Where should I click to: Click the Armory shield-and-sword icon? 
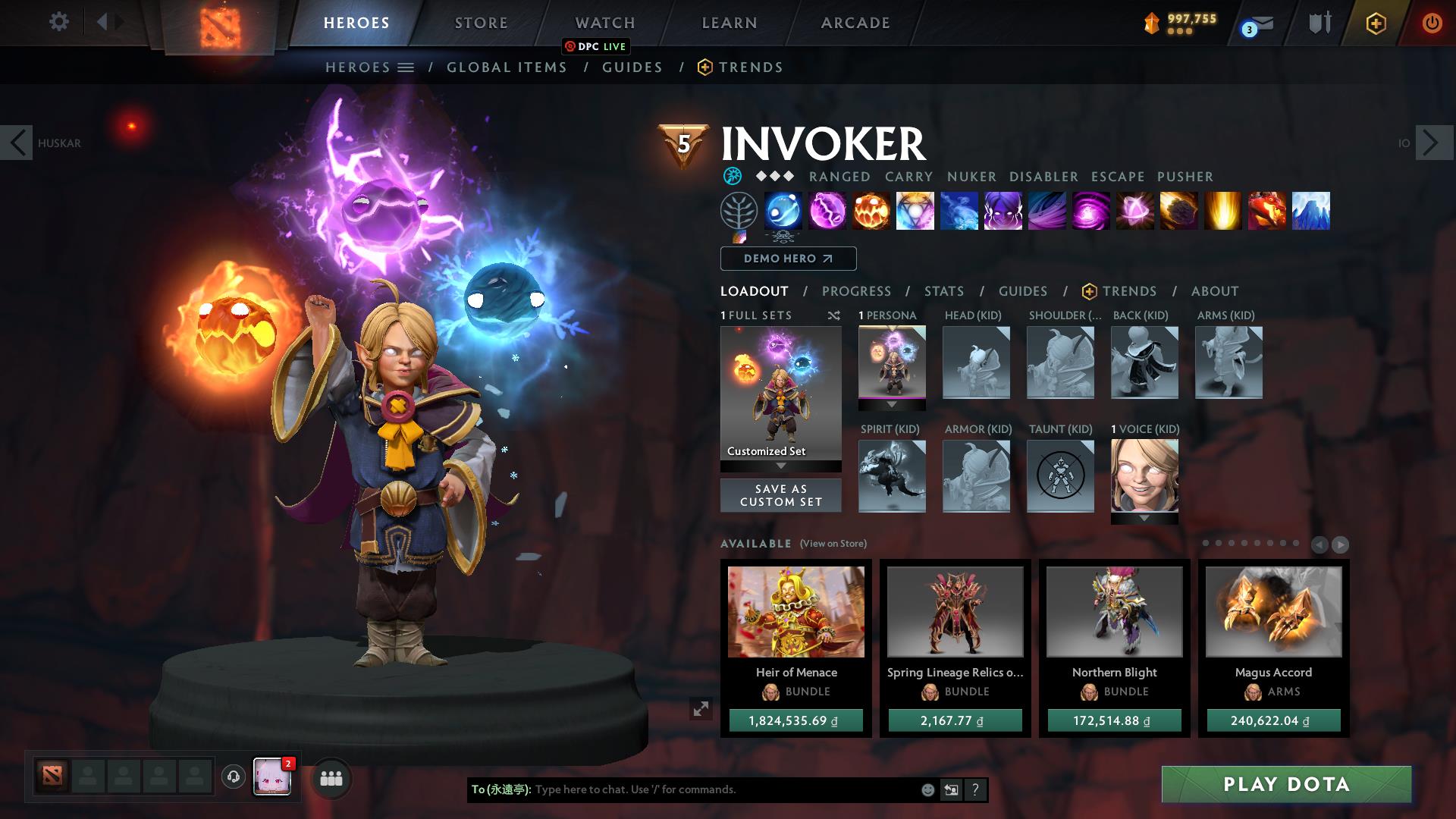[1319, 23]
